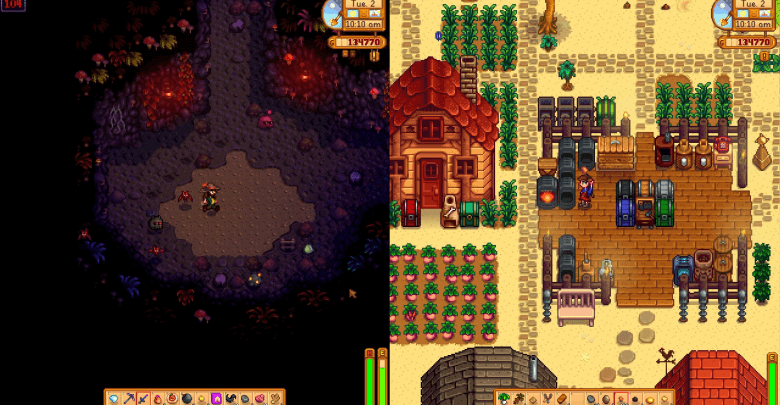This screenshot has width=780, height=405.
Task: Select the grey stone in right hotbar
Action: [590, 398]
